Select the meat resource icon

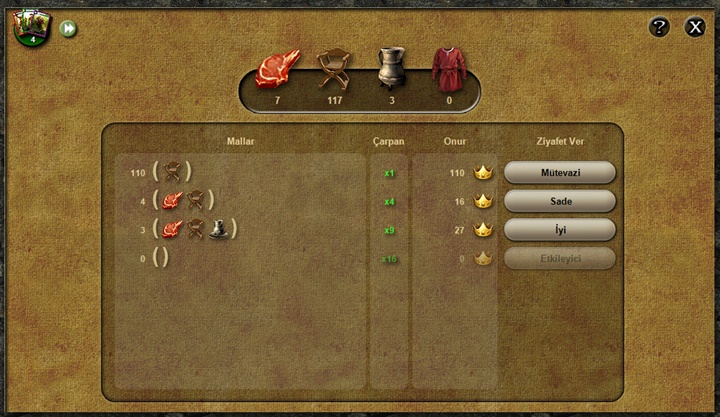[x=277, y=69]
